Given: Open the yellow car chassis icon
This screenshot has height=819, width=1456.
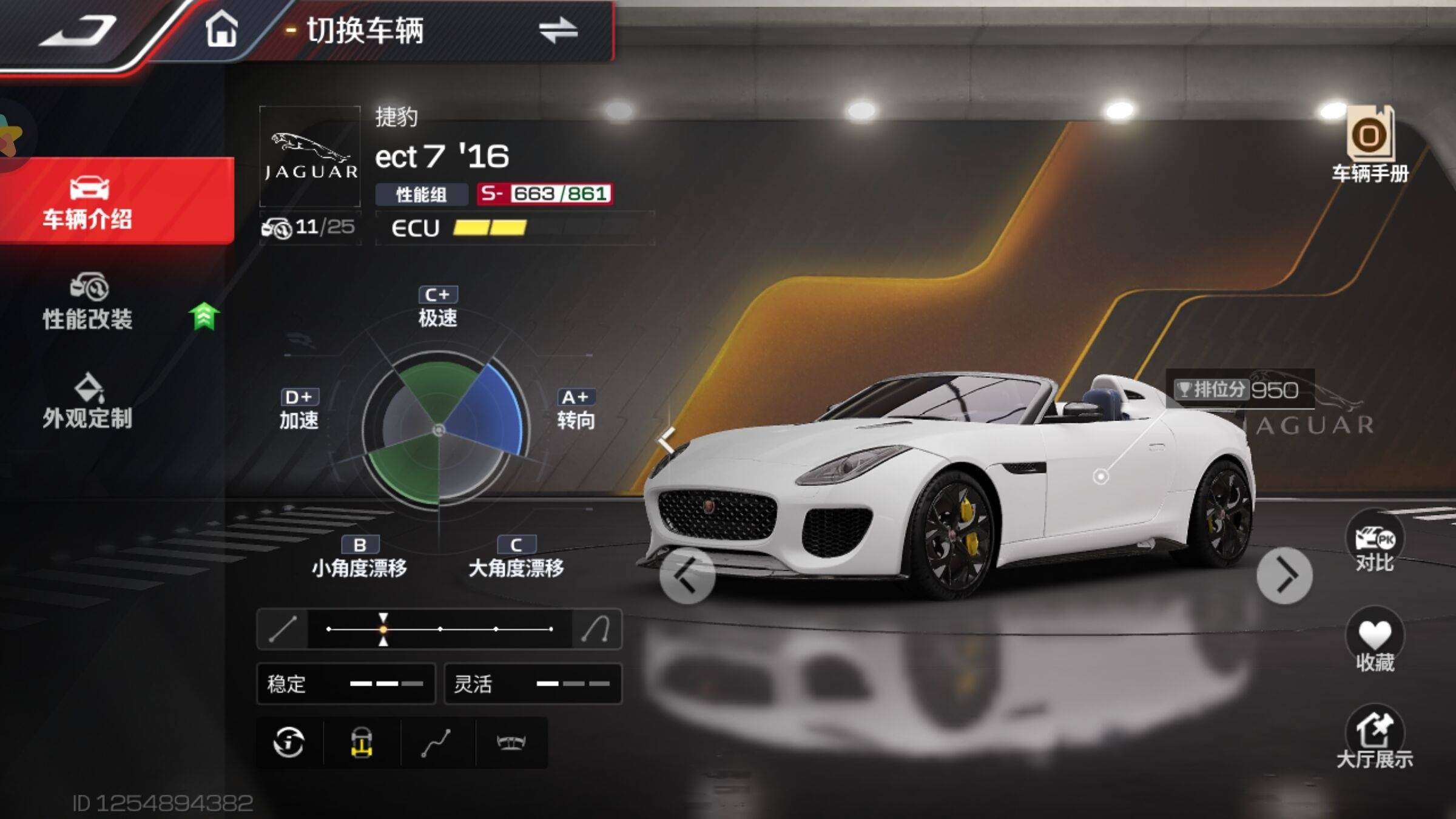Looking at the screenshot, I should pos(362,742).
